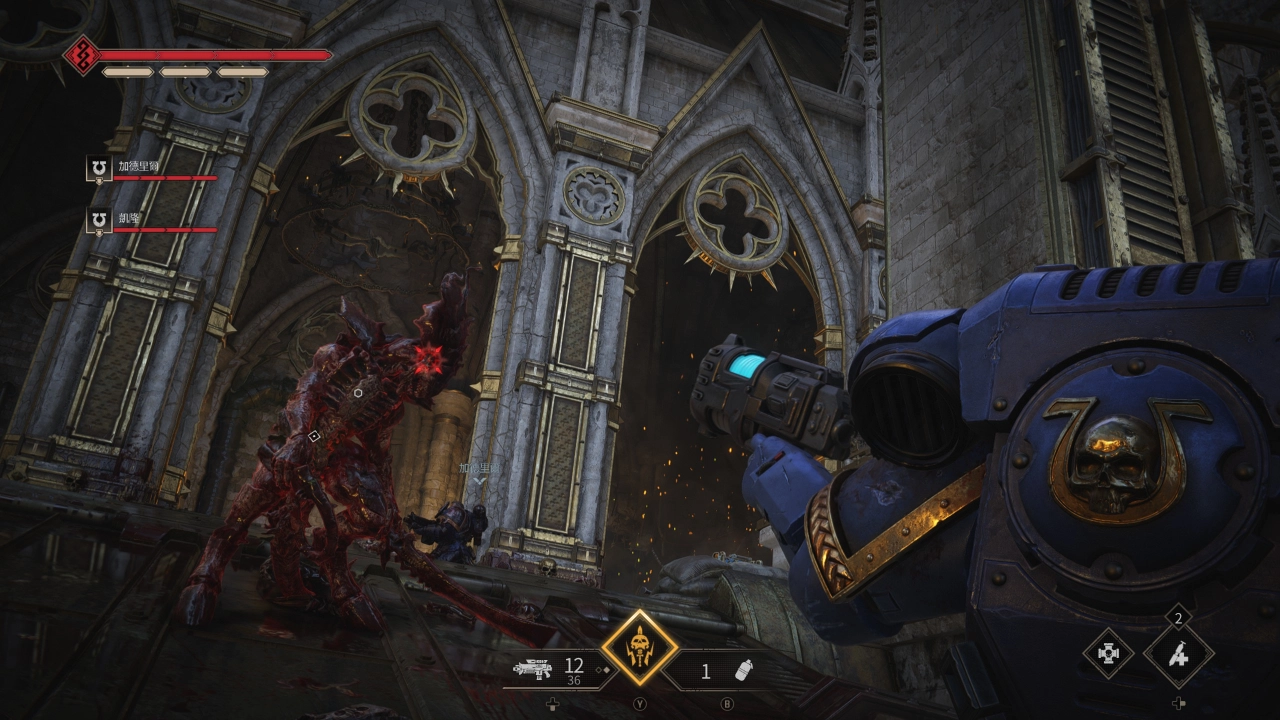1280x720 pixels.
Task: Activate the golden skull ability diamond
Action: coord(639,647)
